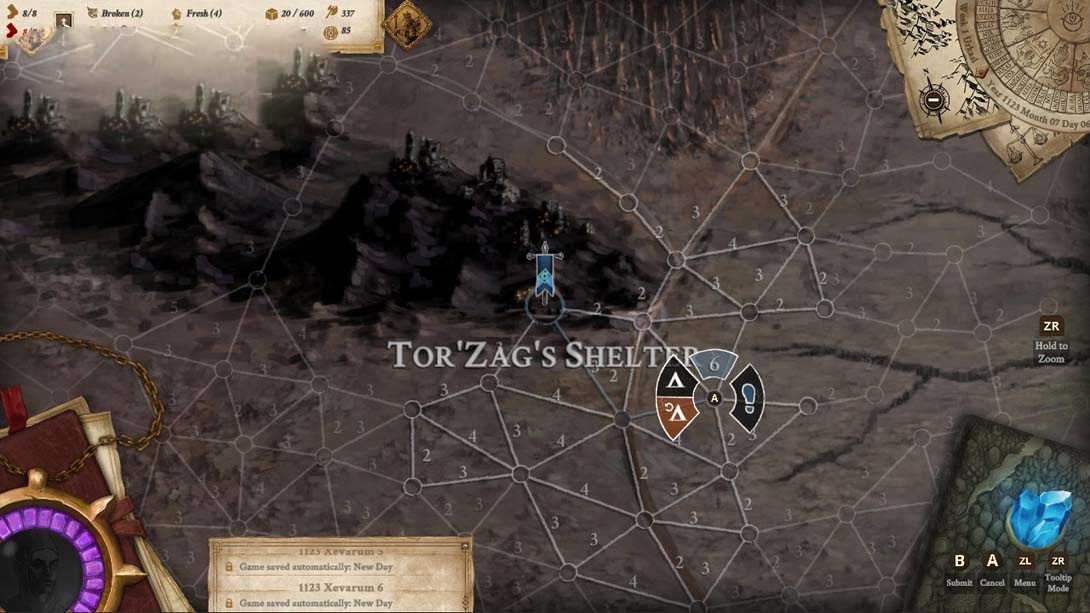Select the blue segment numbered 6
This screenshot has height=613, width=1090.
point(714,365)
